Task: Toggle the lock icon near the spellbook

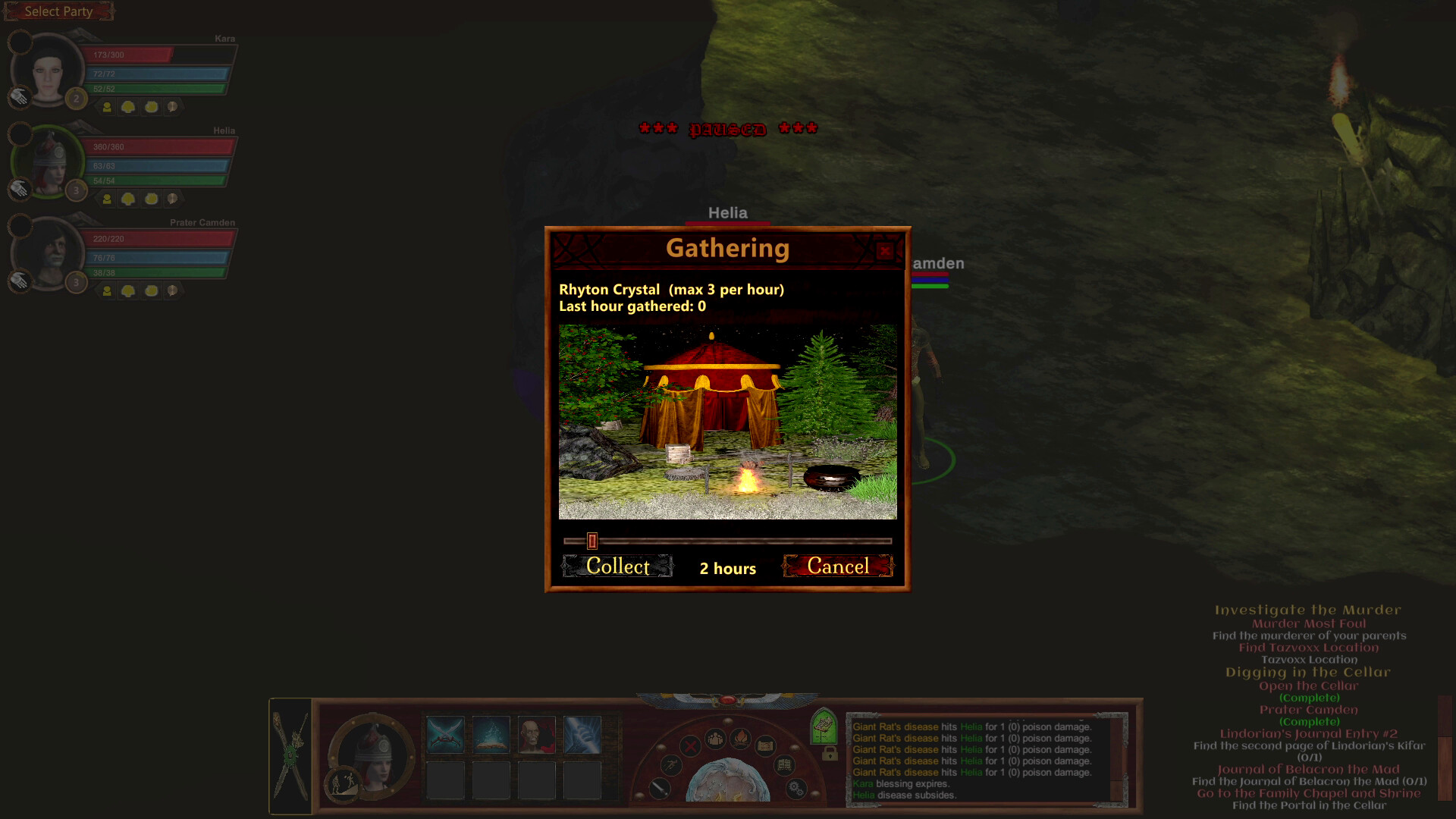Action: [830, 755]
